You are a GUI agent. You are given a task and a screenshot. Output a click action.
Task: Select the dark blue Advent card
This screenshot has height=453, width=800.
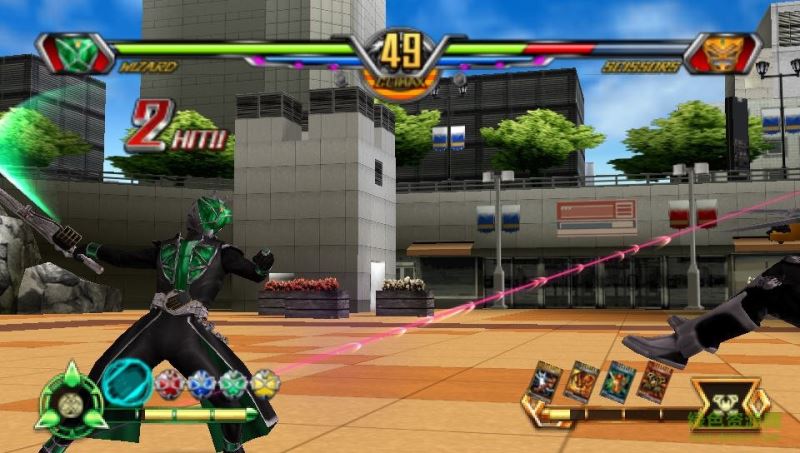(x=545, y=381)
